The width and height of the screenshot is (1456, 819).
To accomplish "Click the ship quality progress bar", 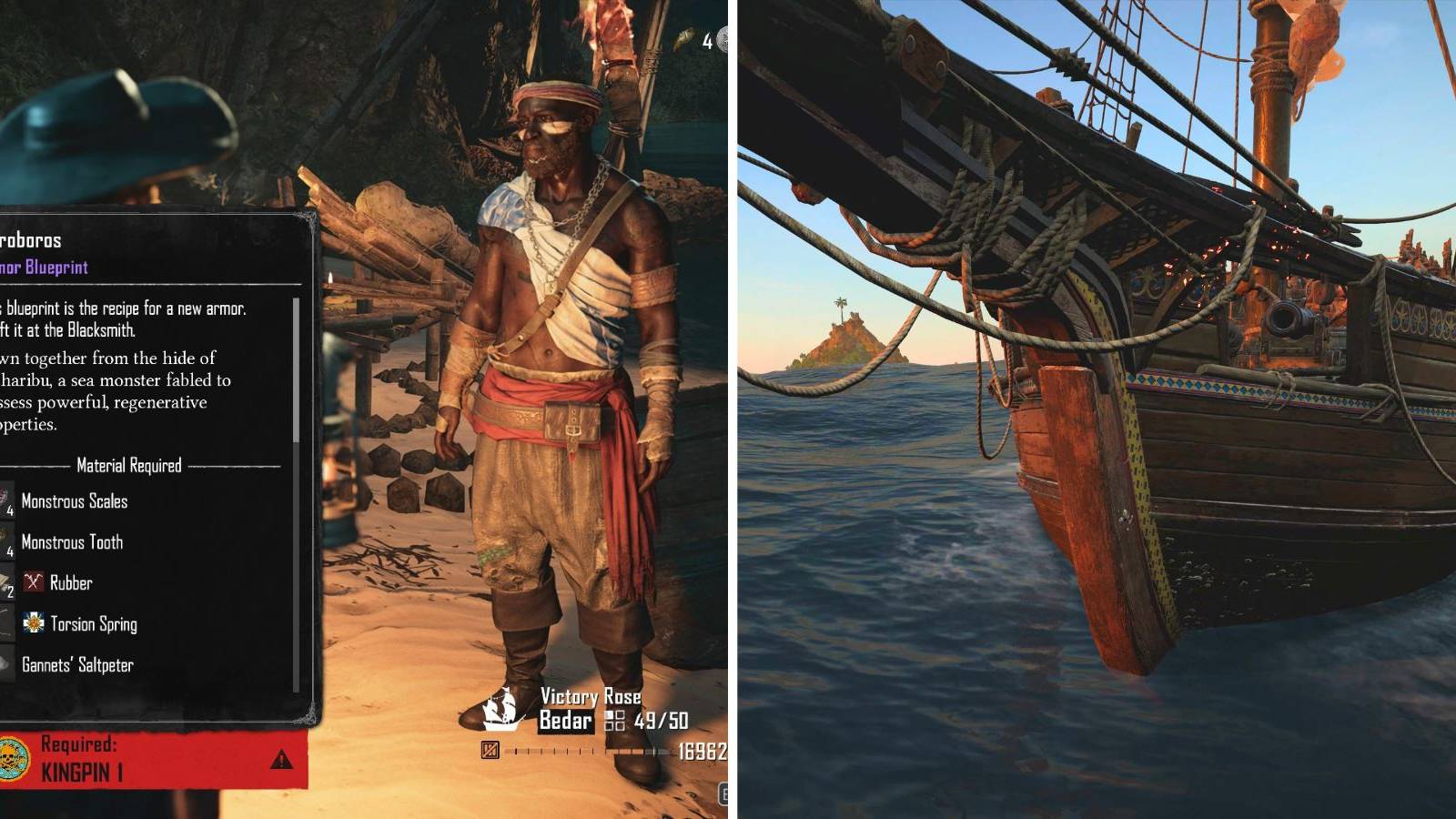I will (588, 751).
